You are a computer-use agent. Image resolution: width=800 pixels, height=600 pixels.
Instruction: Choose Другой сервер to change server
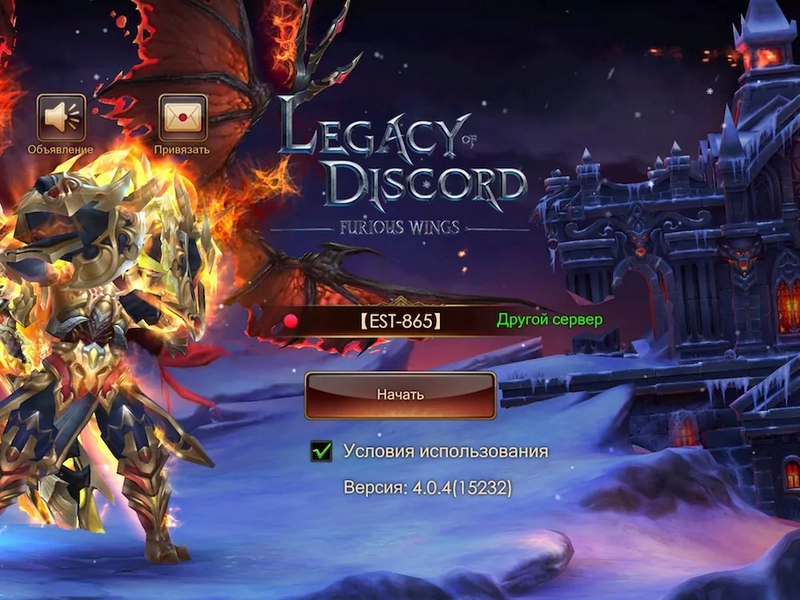point(550,321)
